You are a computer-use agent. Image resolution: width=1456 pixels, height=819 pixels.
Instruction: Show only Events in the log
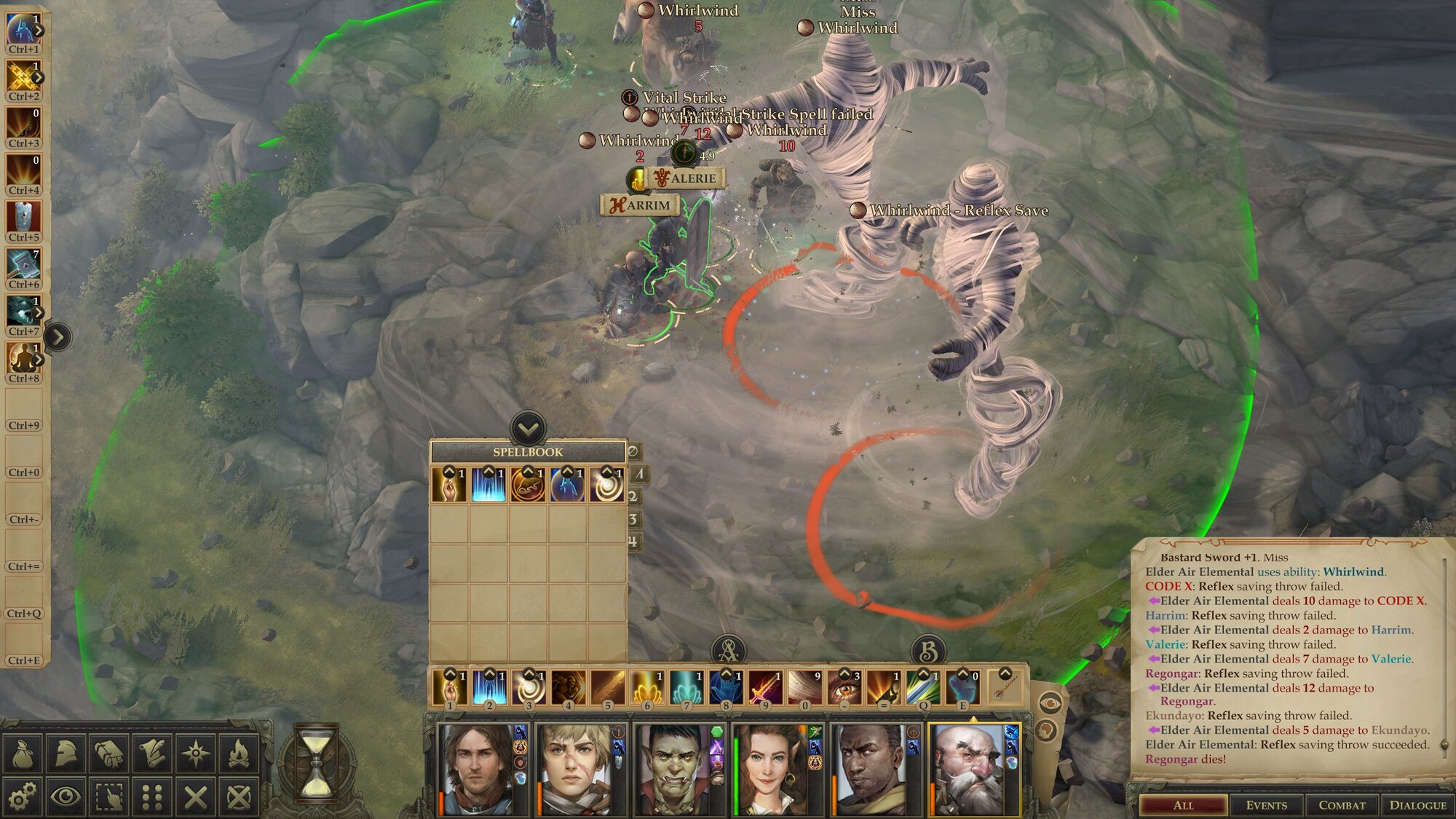[x=1266, y=804]
